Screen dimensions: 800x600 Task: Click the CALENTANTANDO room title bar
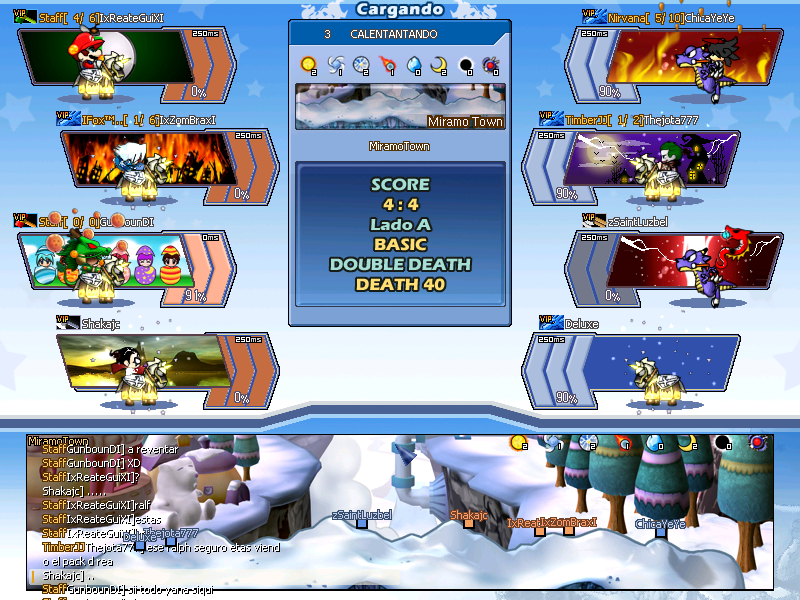click(400, 34)
